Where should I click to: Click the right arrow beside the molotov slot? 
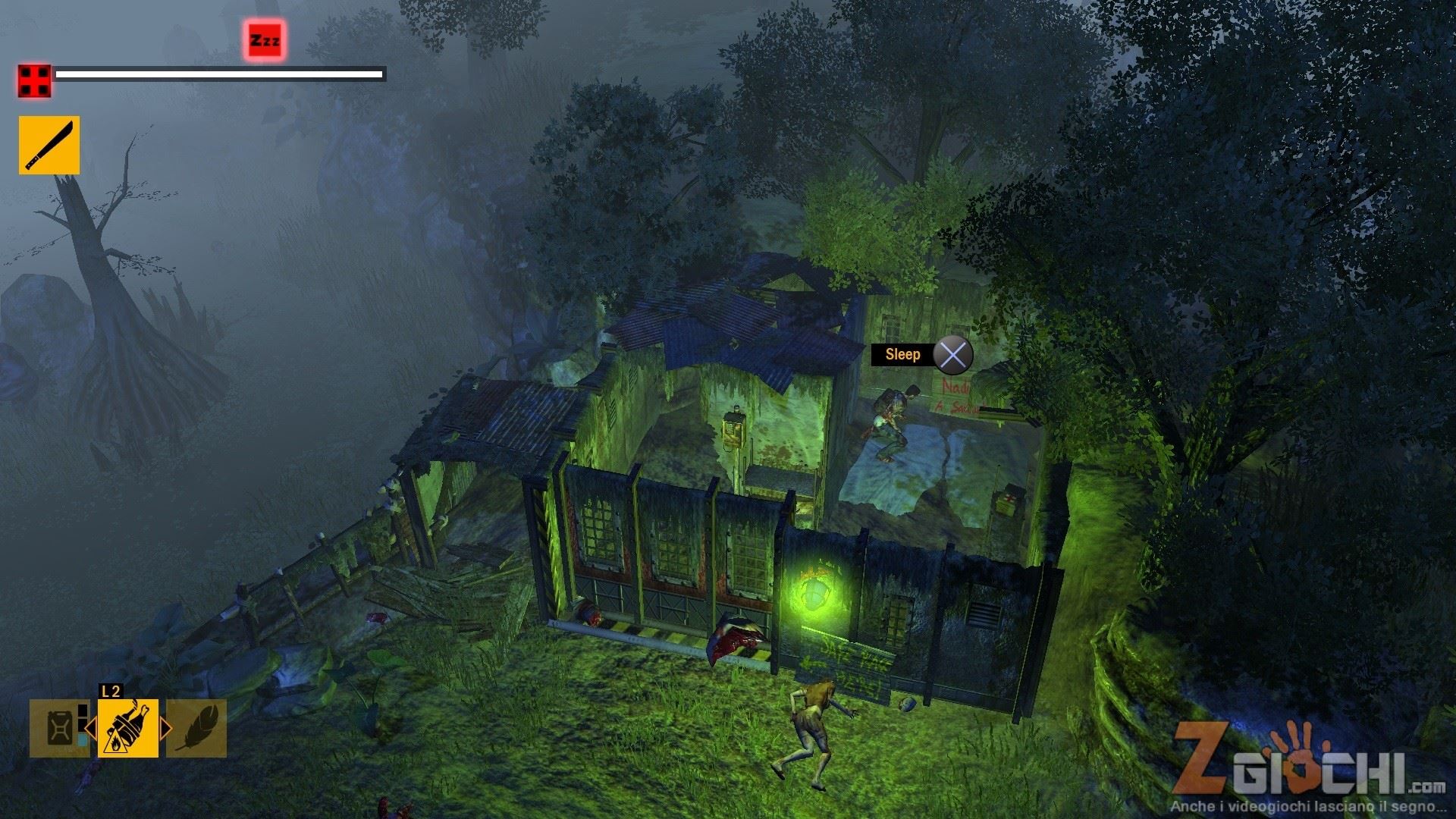pyautogui.click(x=165, y=730)
